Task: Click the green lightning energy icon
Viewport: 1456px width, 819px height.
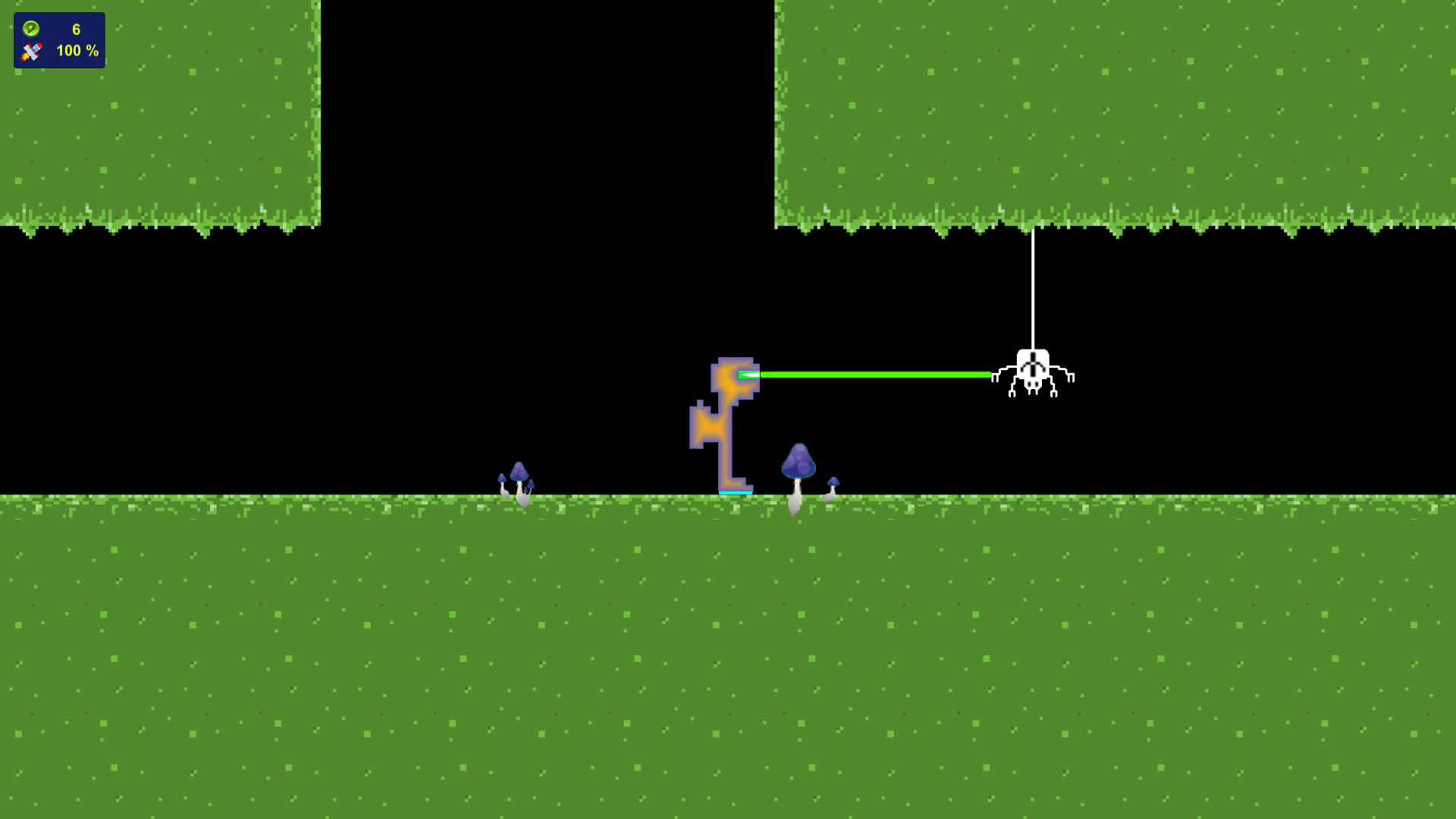Action: [30, 30]
